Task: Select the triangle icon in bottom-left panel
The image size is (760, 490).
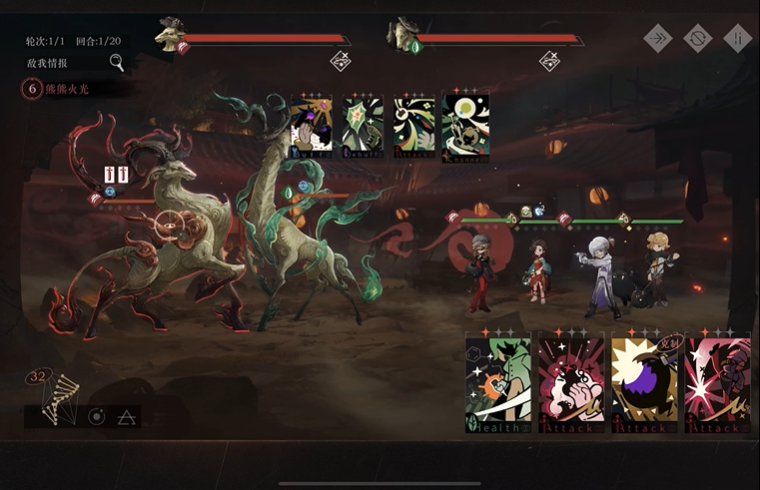Action: tap(126, 416)
